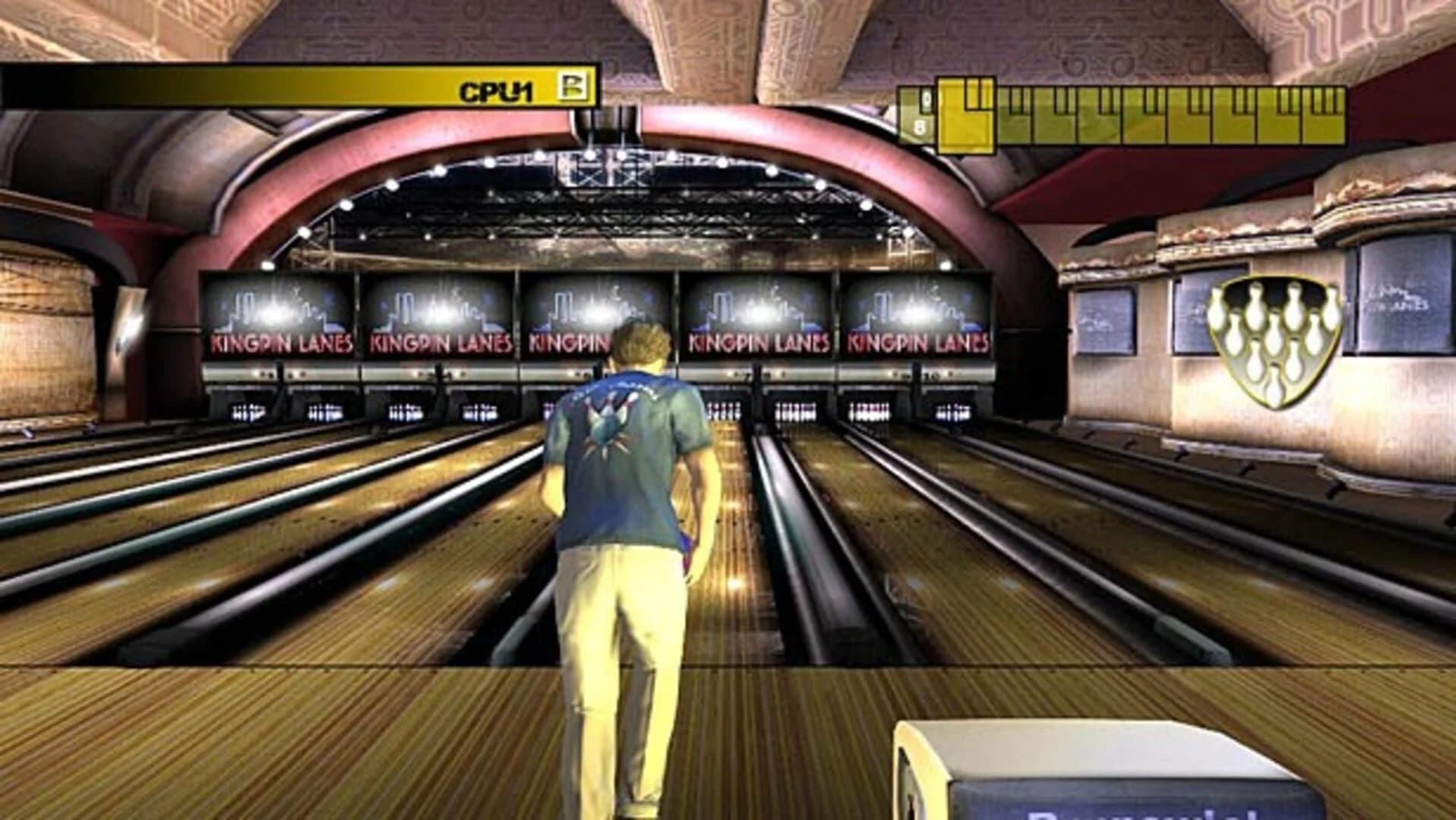
Task: Click the highlighted current frame on the scoreboard
Action: [x=966, y=114]
